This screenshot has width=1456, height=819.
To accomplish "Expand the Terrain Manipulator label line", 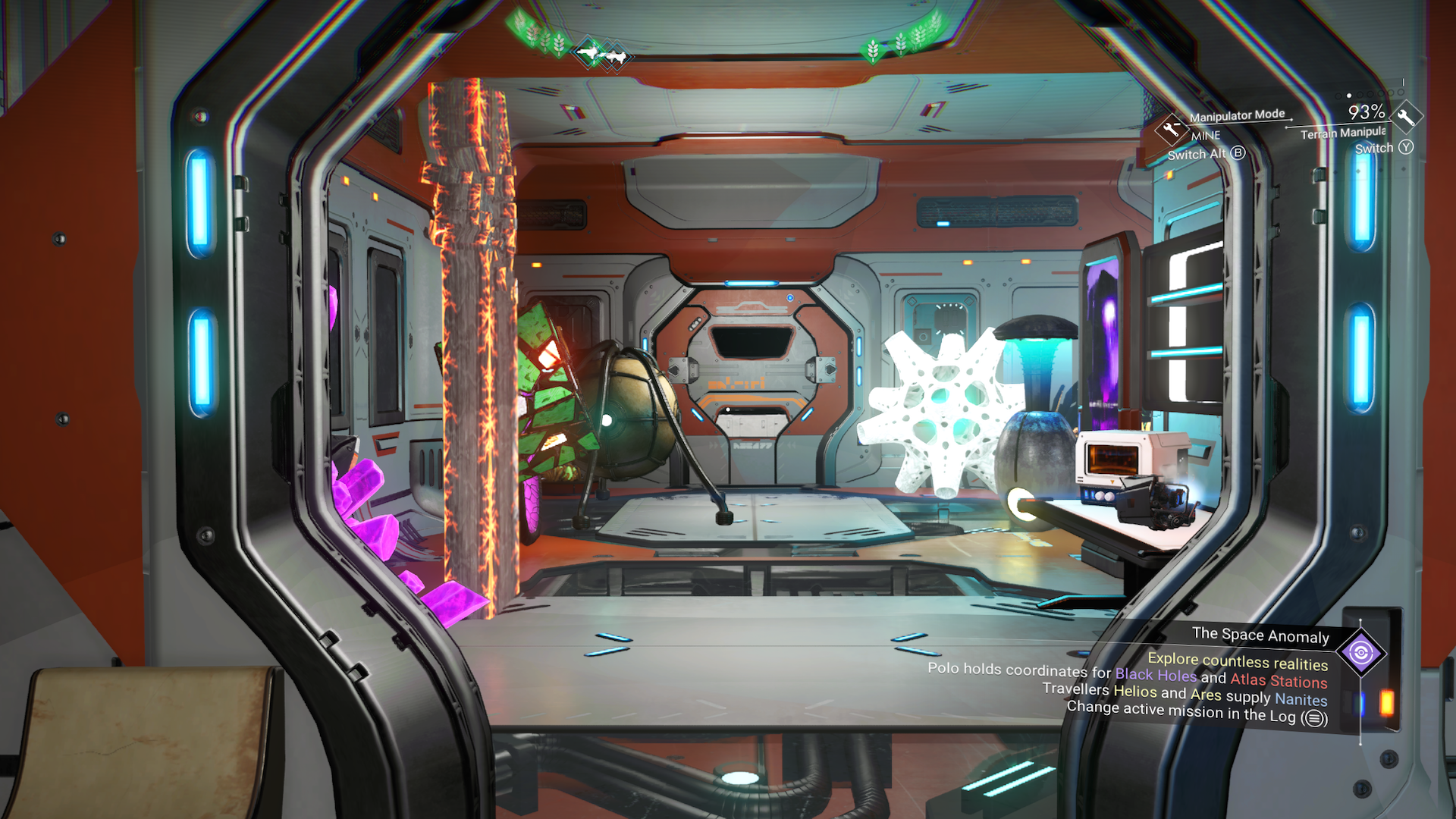I will [x=1343, y=133].
